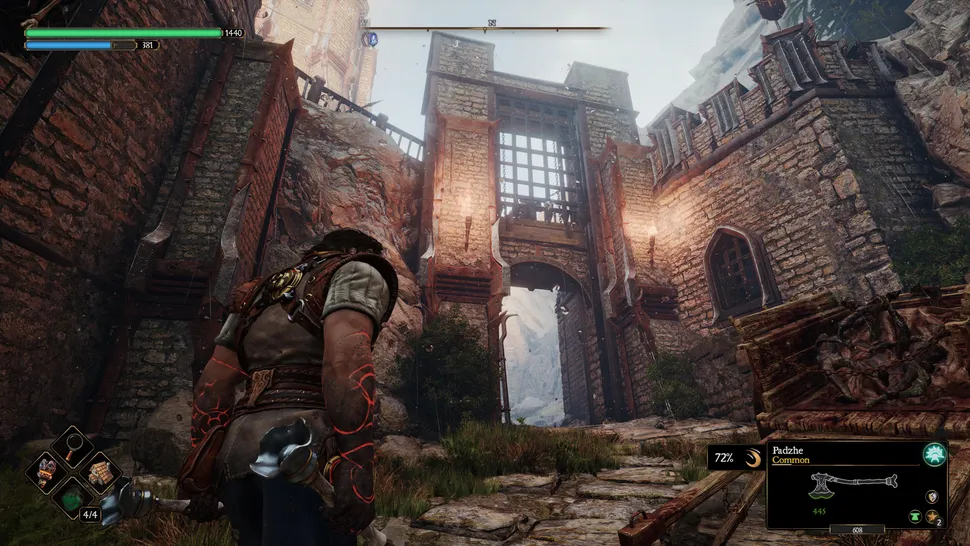This screenshot has width=970, height=546.
Task: Activate the teal spiked ability icon
Action: tap(934, 453)
